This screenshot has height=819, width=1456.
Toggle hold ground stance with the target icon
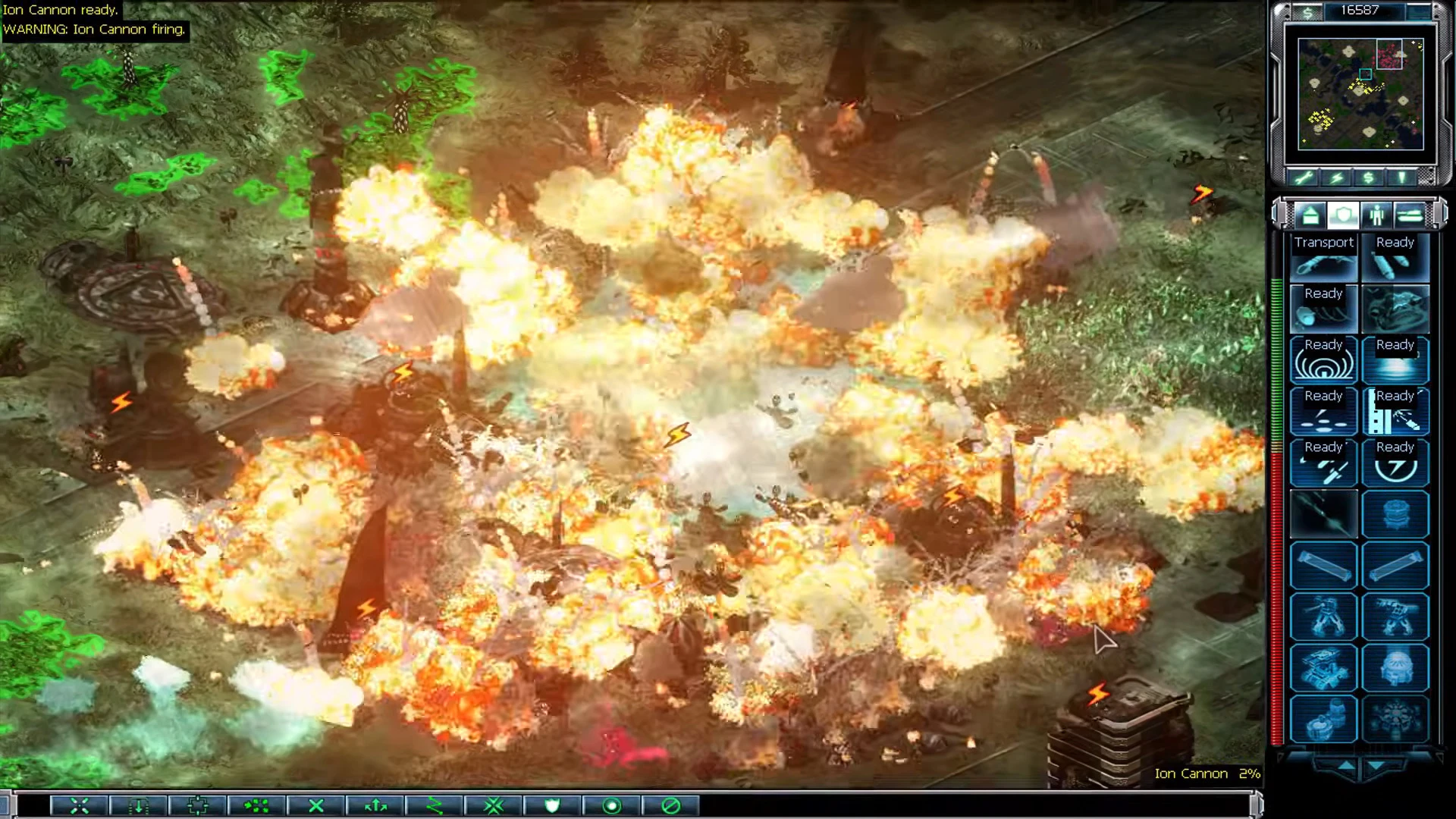(610, 806)
